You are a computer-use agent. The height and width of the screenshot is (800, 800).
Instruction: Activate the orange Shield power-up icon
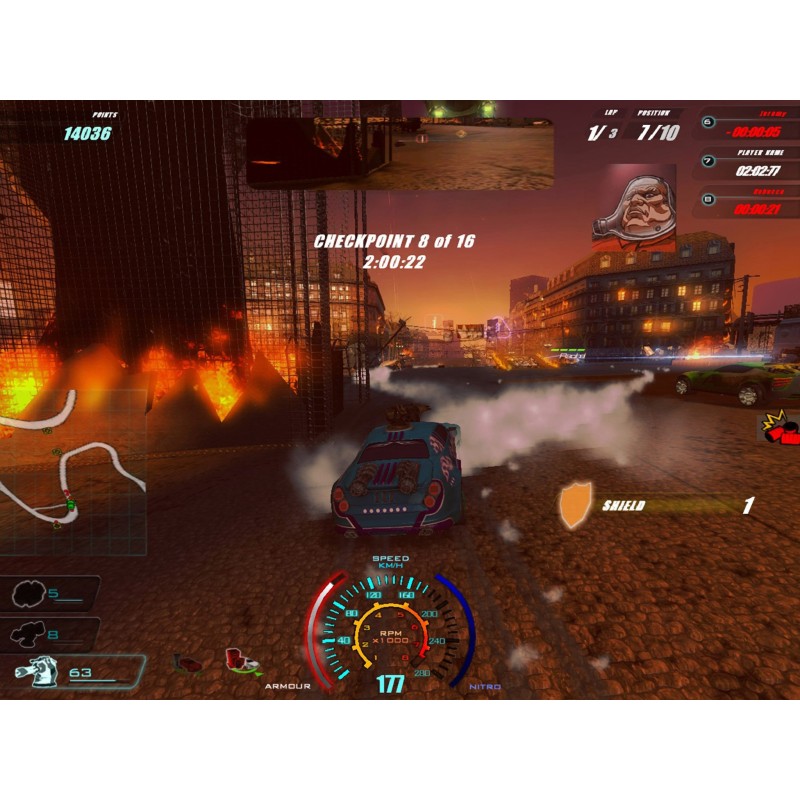coord(575,505)
